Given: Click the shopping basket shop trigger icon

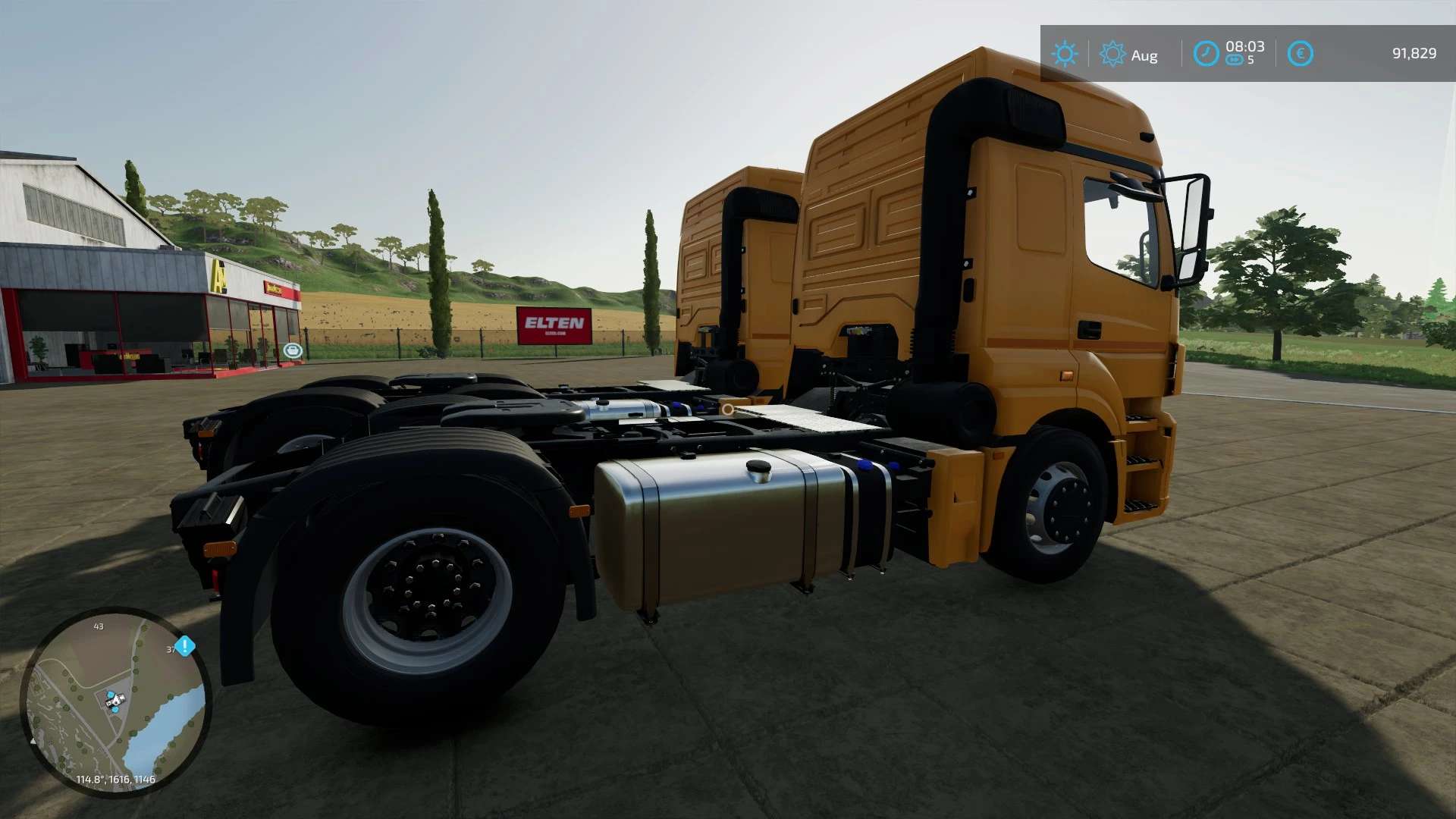Looking at the screenshot, I should tap(293, 350).
